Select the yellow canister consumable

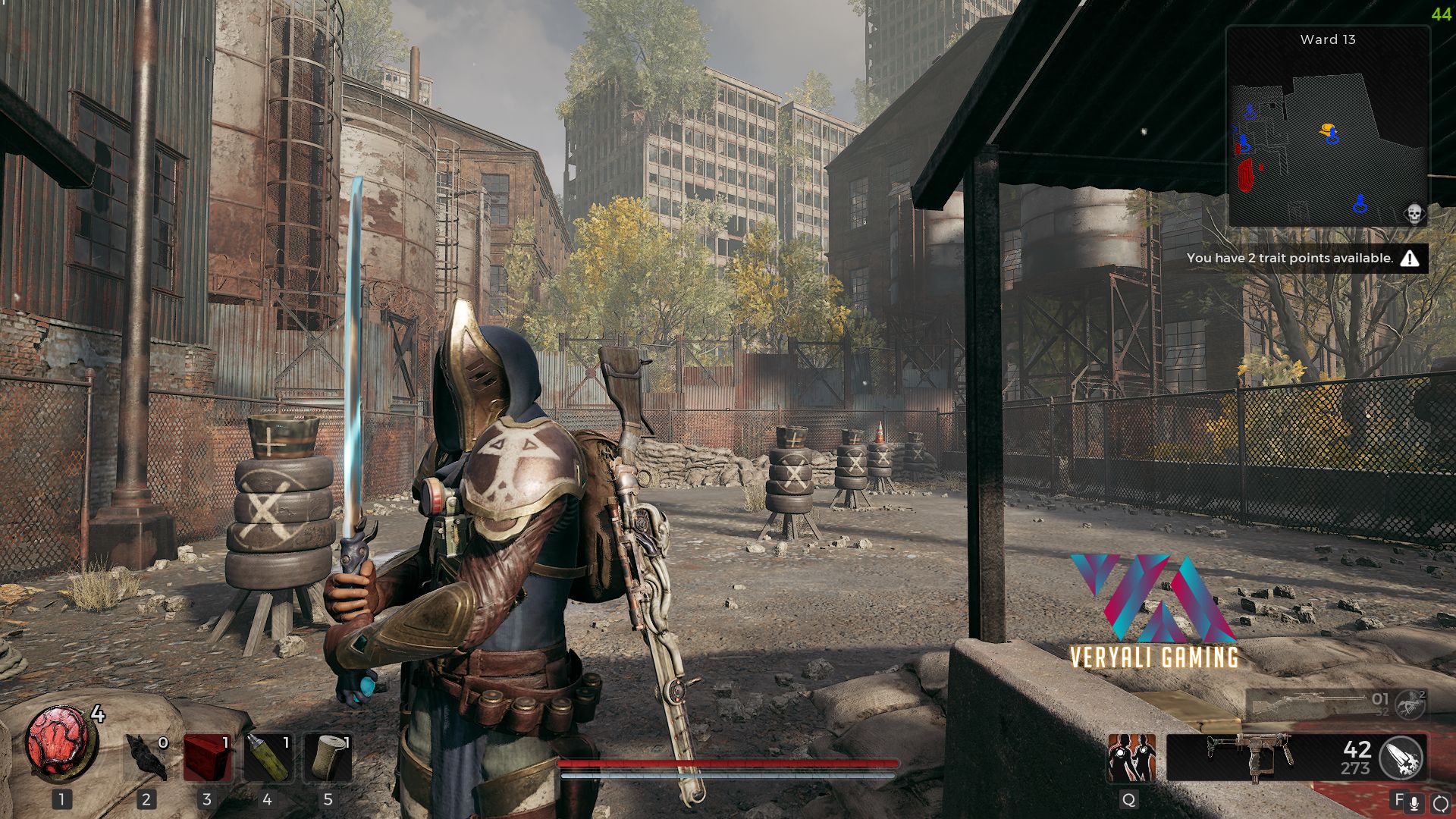pos(268,757)
